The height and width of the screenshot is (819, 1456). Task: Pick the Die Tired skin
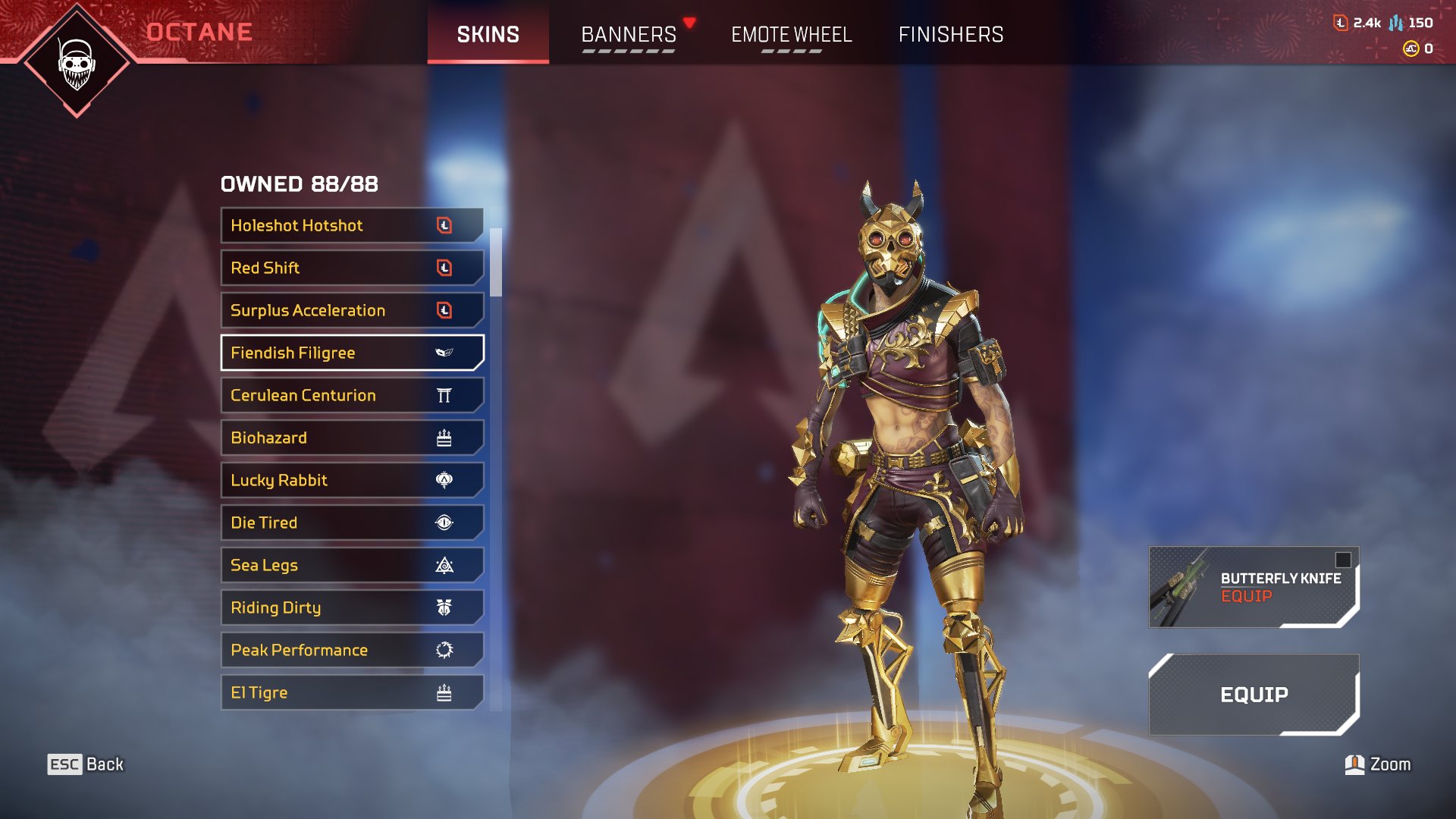[352, 522]
